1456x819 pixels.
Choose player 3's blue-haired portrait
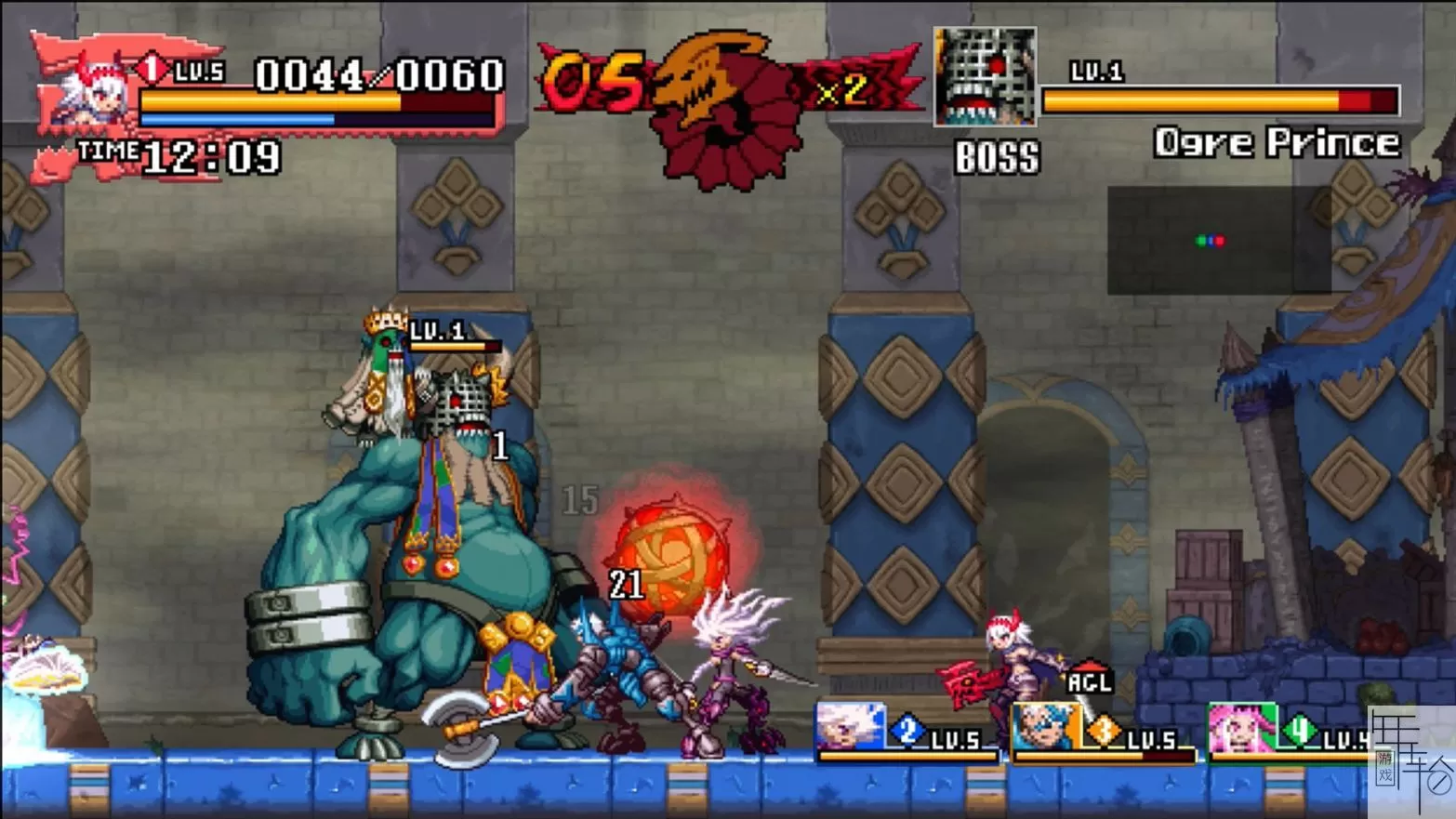[x=1044, y=727]
